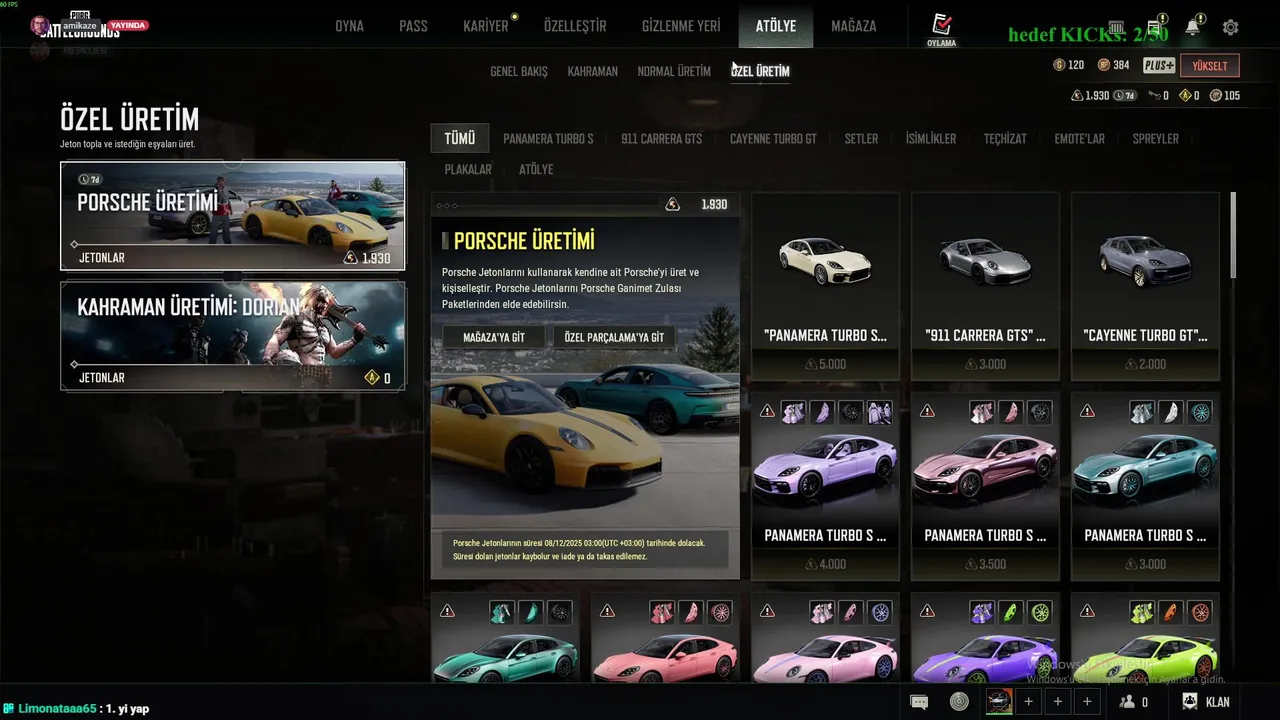Screen dimensions: 1280x720
Task: Open the OYNA play menu
Action: coord(349,26)
